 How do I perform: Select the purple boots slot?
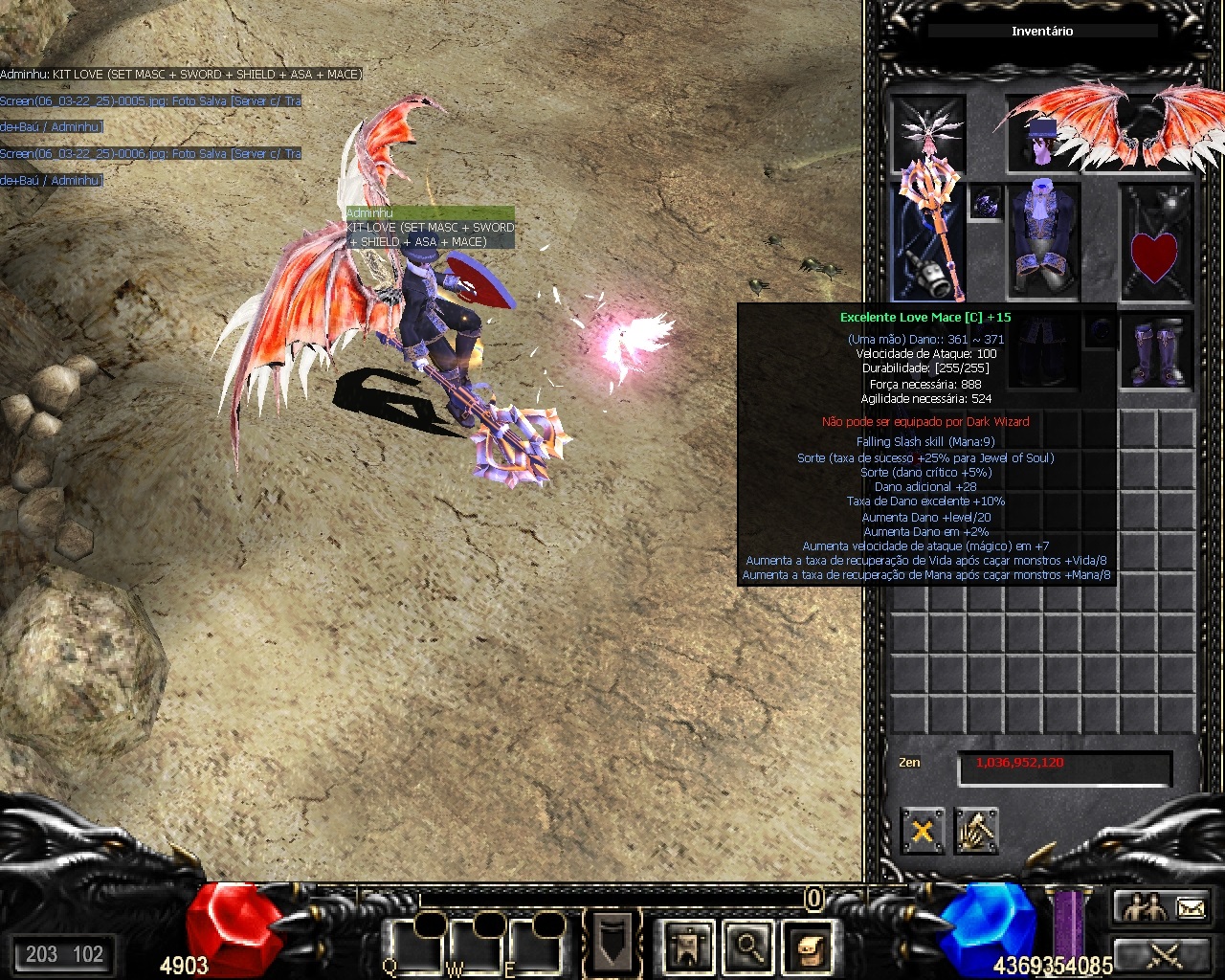[1156, 351]
